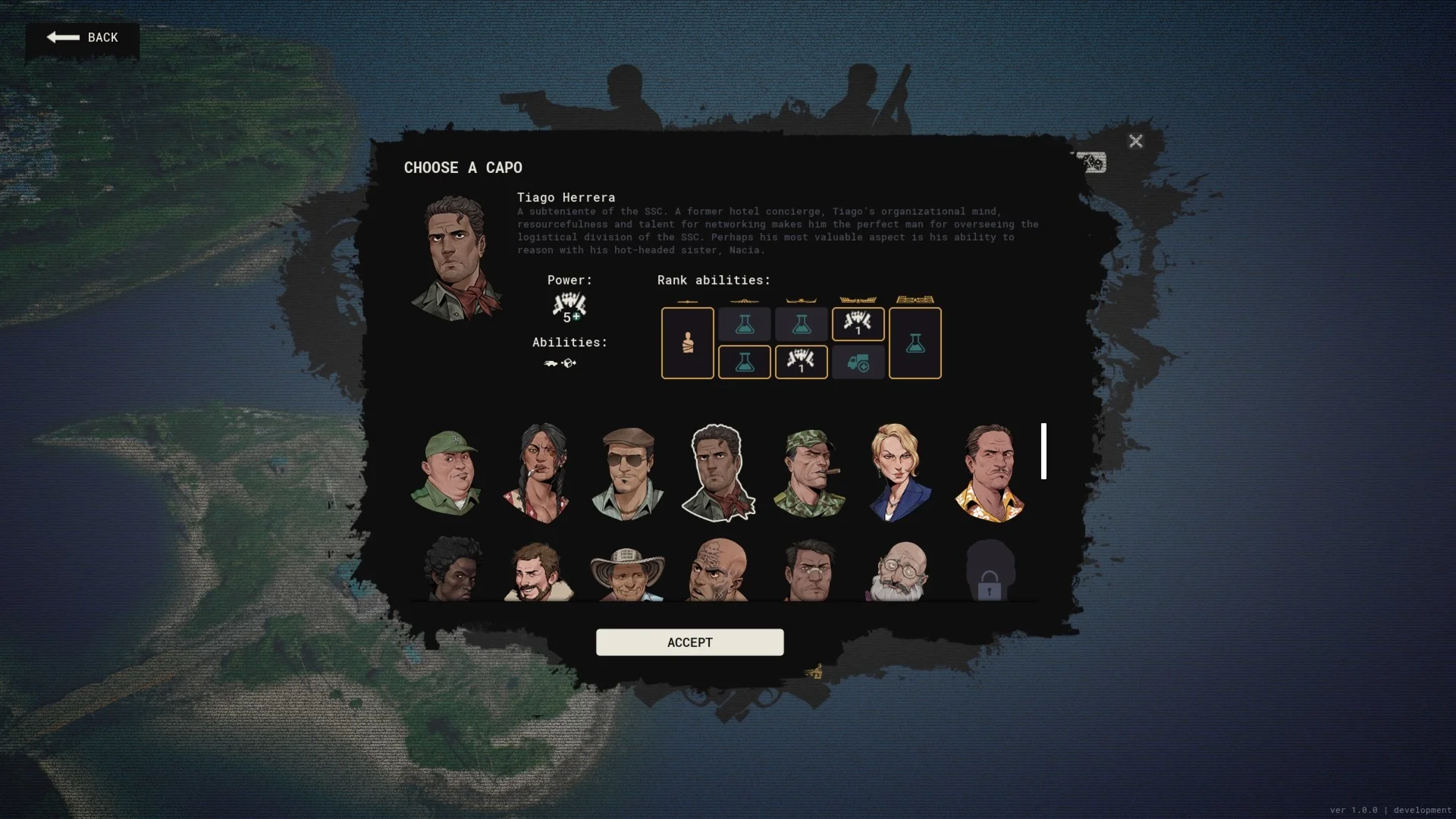Confirm capo selection with ACCEPT
Image resolution: width=1456 pixels, height=819 pixels.
[689, 642]
